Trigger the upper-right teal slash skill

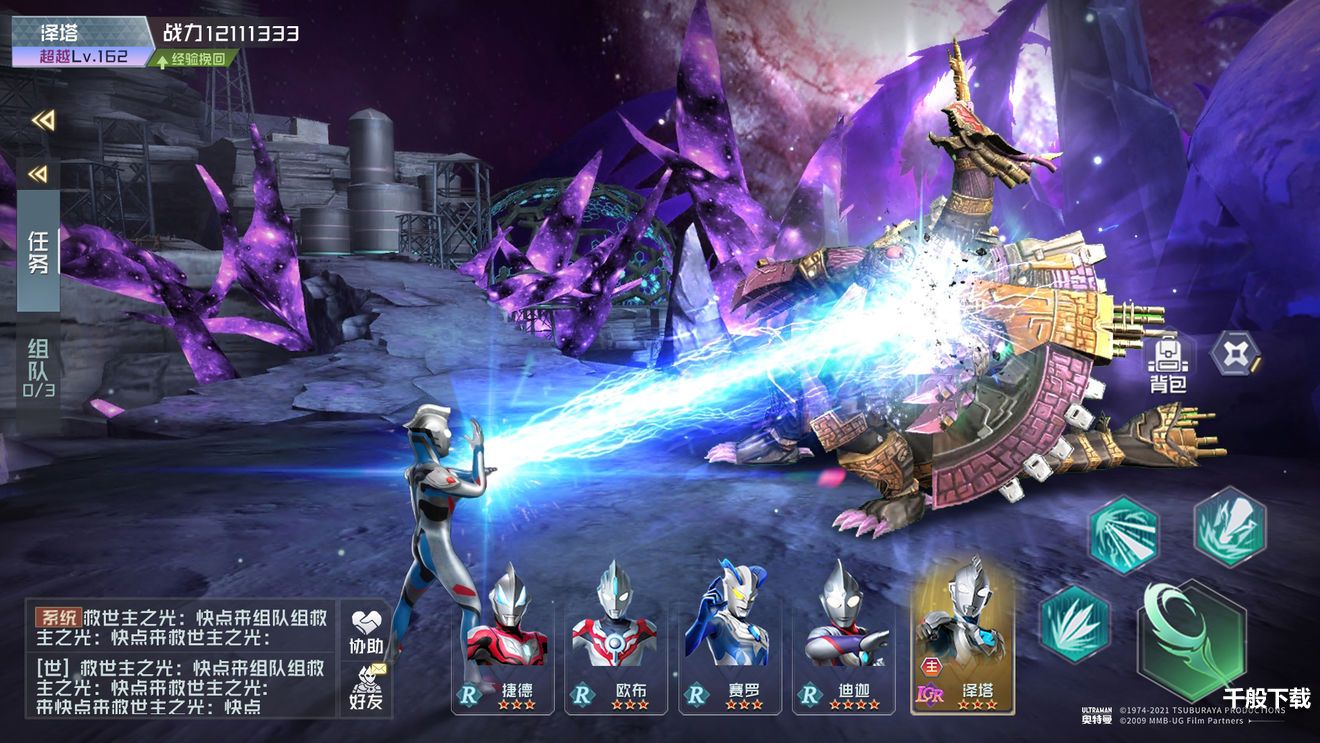(x=1229, y=526)
